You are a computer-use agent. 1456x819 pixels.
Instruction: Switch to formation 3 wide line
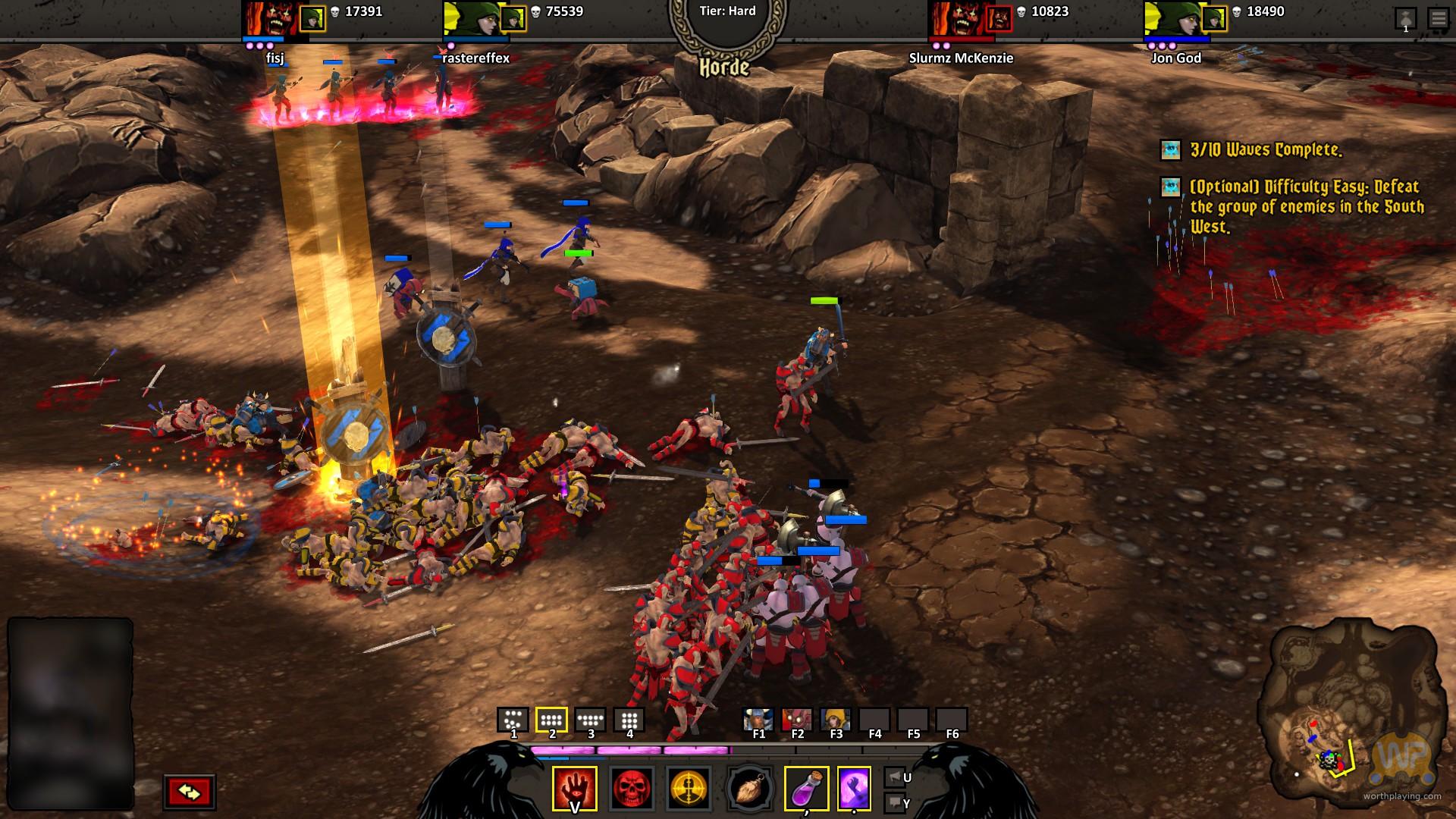coord(590,720)
